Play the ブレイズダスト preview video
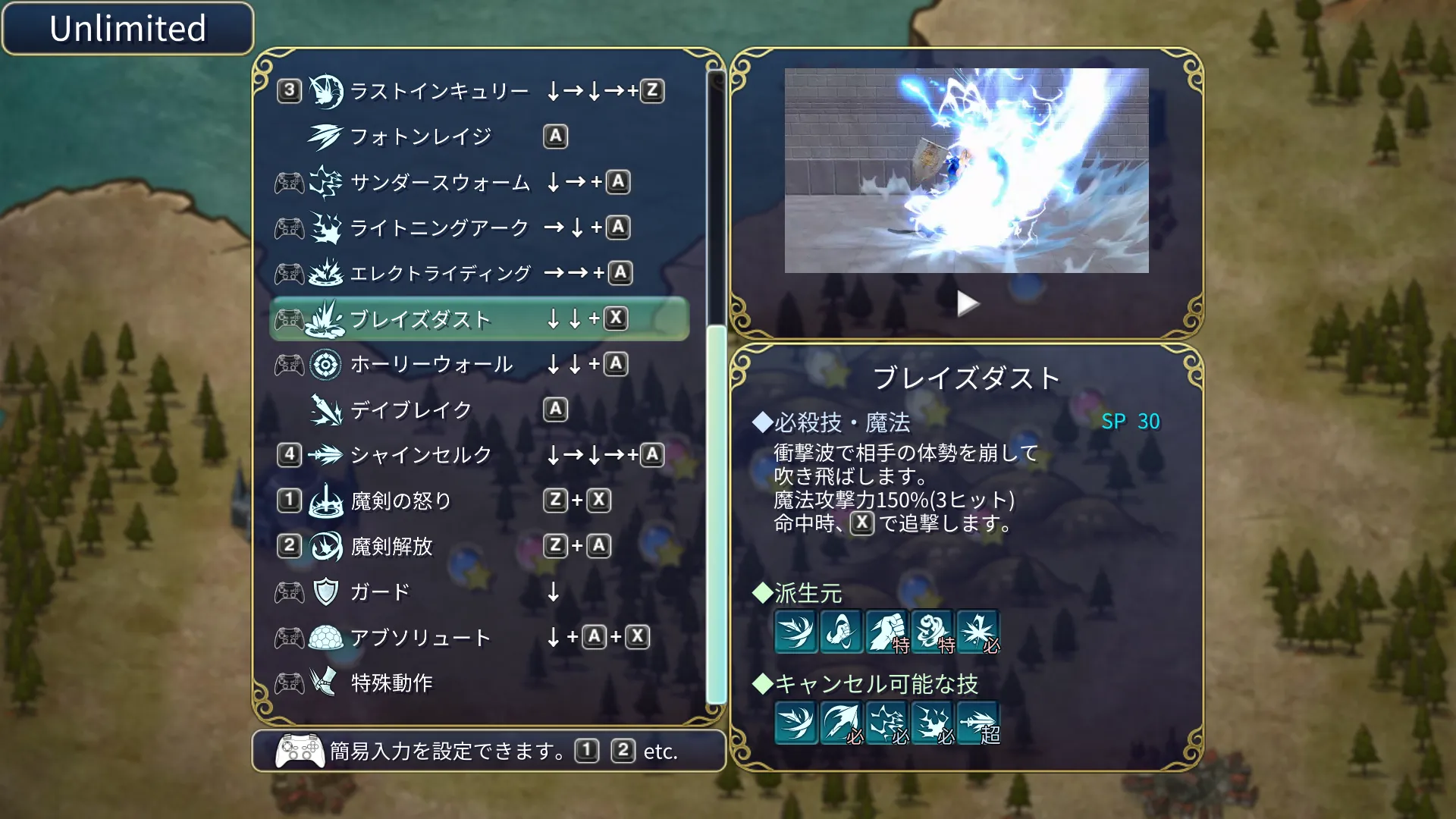Viewport: 1456px width, 819px height. 967,302
